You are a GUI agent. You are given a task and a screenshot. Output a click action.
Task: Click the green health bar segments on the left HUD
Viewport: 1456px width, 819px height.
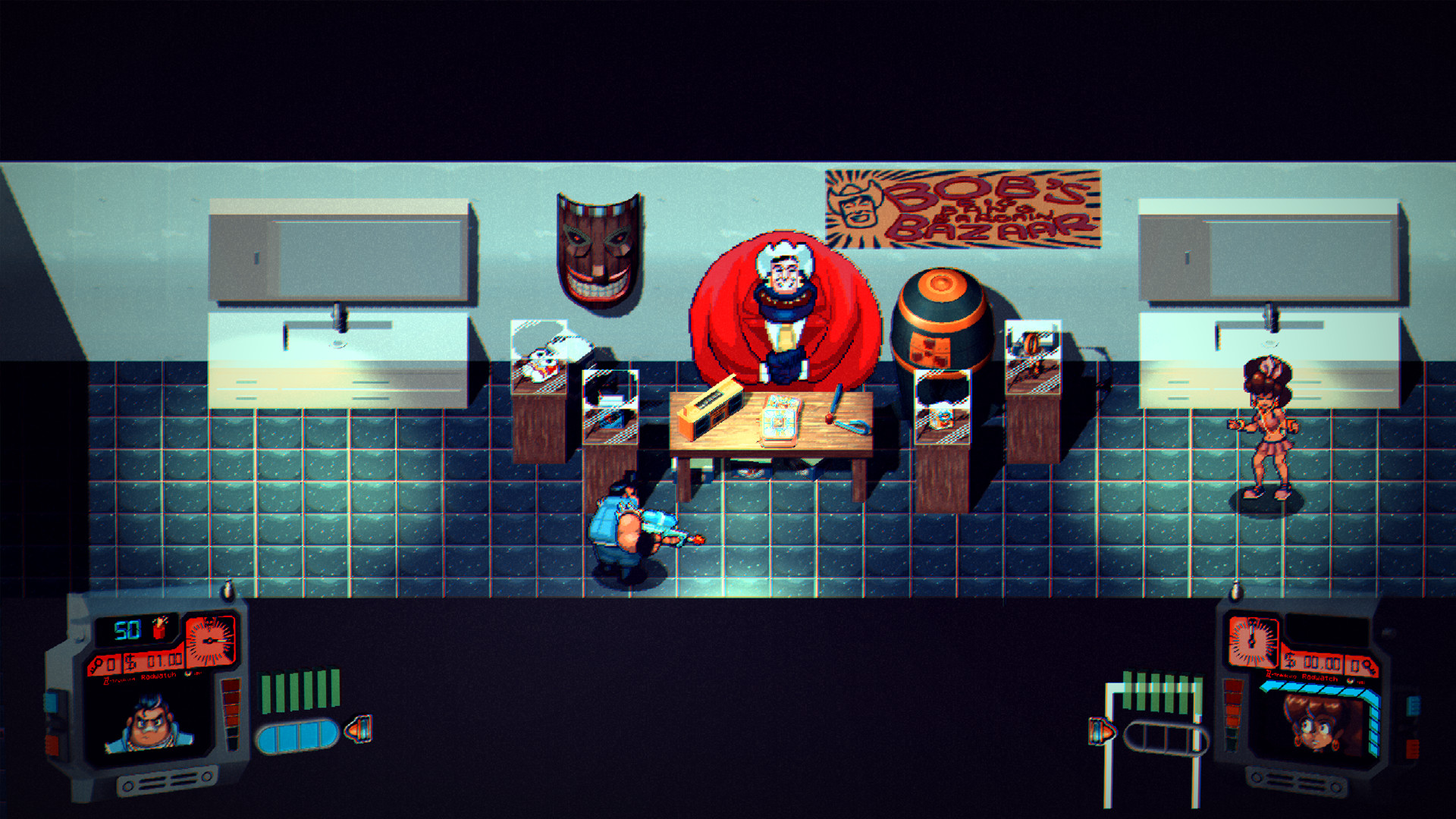[300, 690]
